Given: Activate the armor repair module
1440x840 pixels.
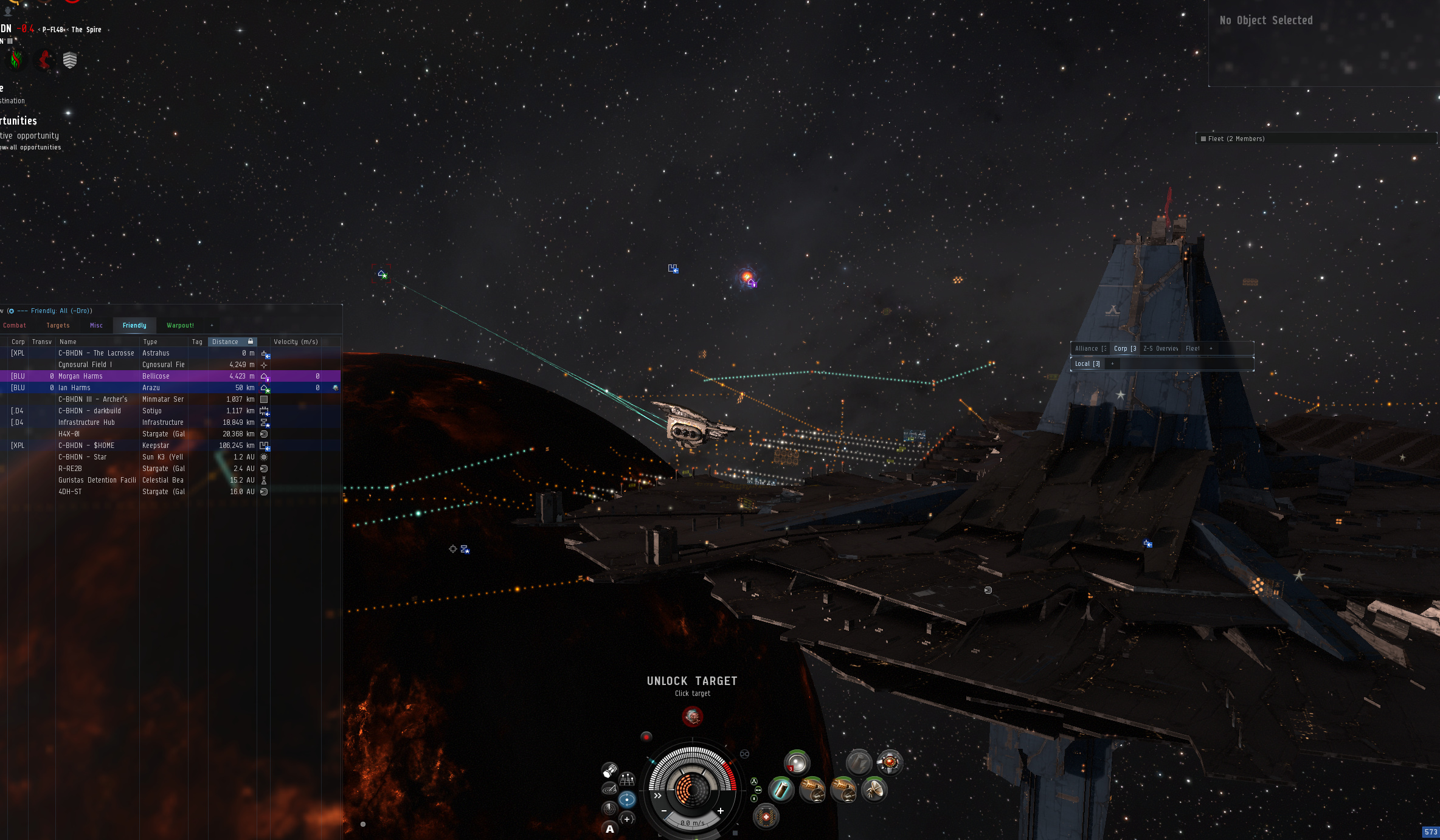Looking at the screenshot, I should 766,816.
